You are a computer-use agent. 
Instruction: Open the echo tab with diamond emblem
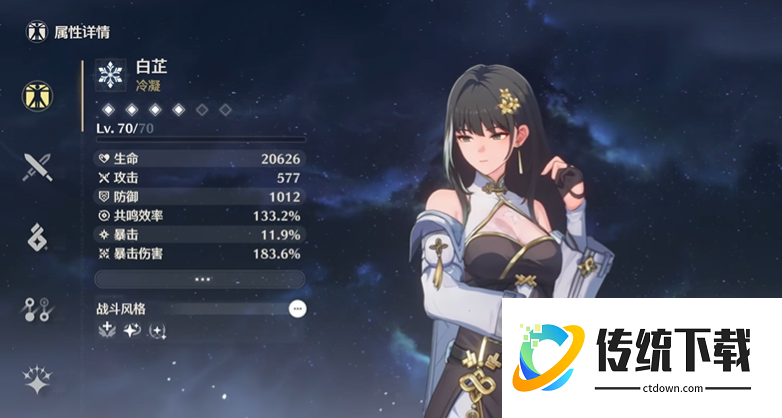pos(38,238)
